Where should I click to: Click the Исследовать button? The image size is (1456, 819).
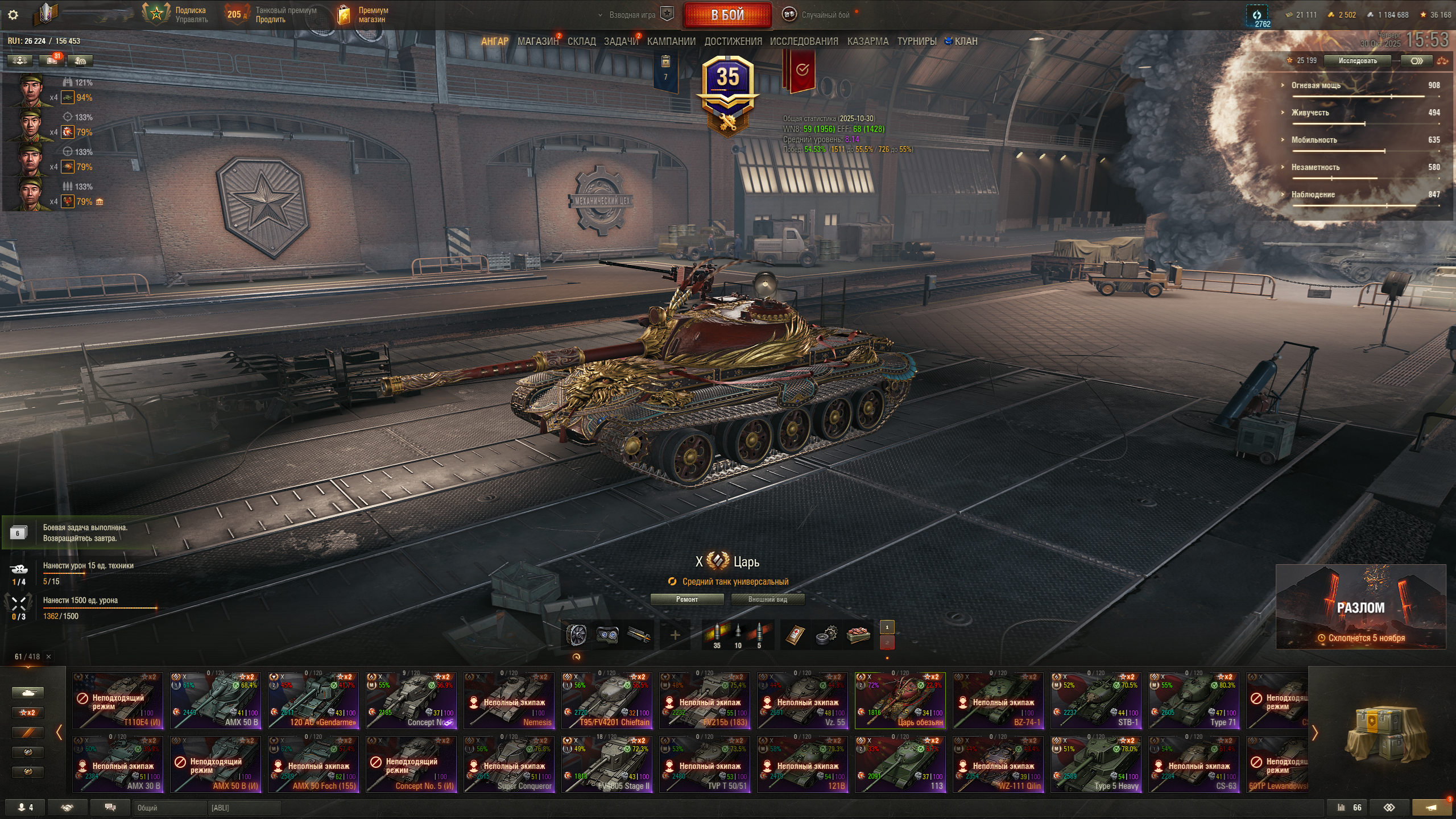click(1357, 61)
